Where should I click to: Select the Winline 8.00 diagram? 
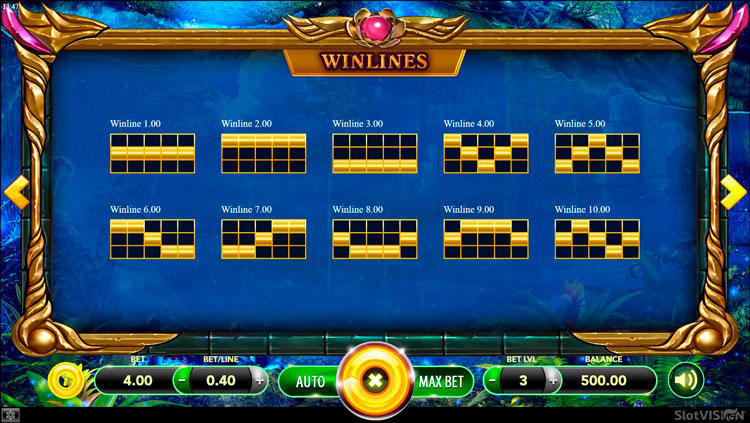pyautogui.click(x=375, y=240)
